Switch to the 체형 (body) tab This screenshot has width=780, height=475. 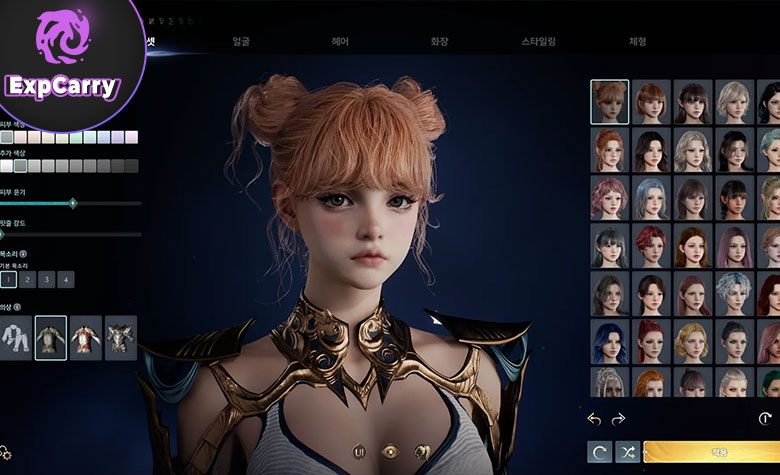click(637, 42)
